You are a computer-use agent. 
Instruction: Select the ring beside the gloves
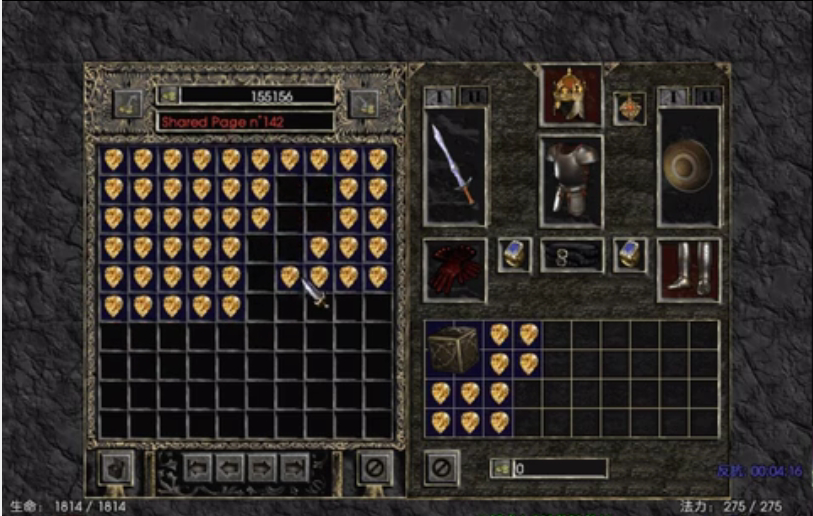pyautogui.click(x=514, y=255)
